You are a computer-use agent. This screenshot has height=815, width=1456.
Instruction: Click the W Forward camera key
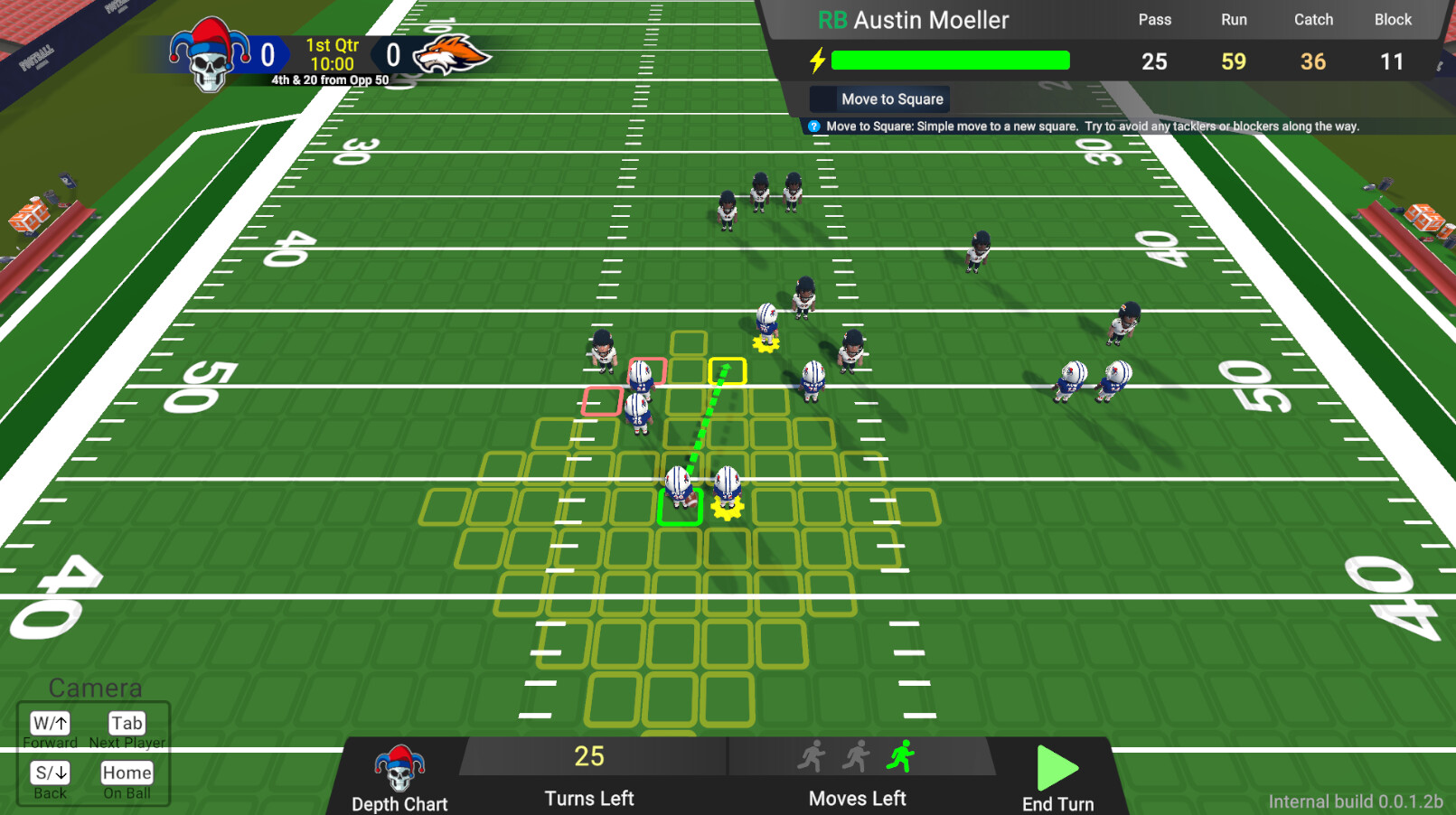point(50,723)
